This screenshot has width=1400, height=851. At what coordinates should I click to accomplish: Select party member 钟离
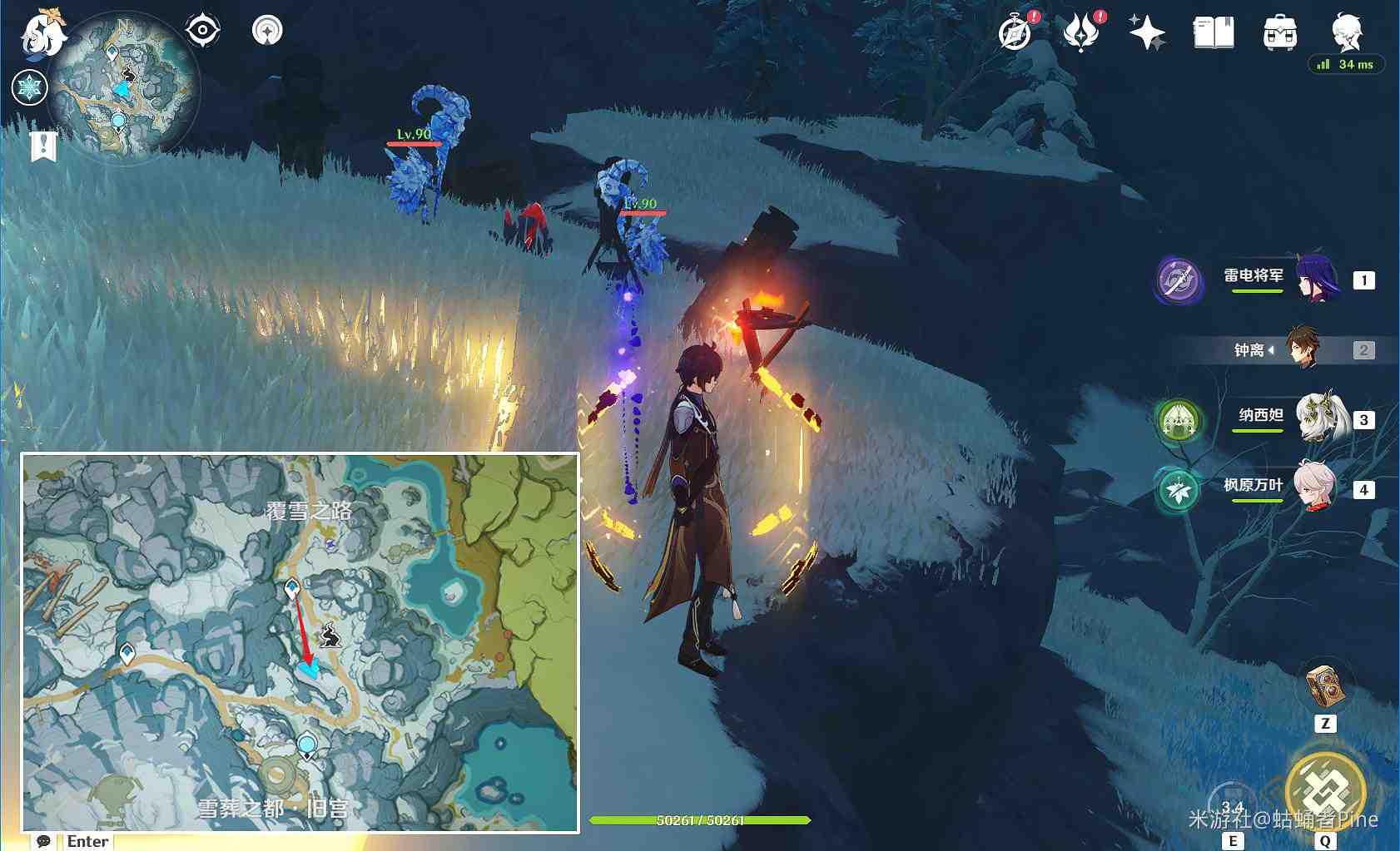pos(1303,349)
